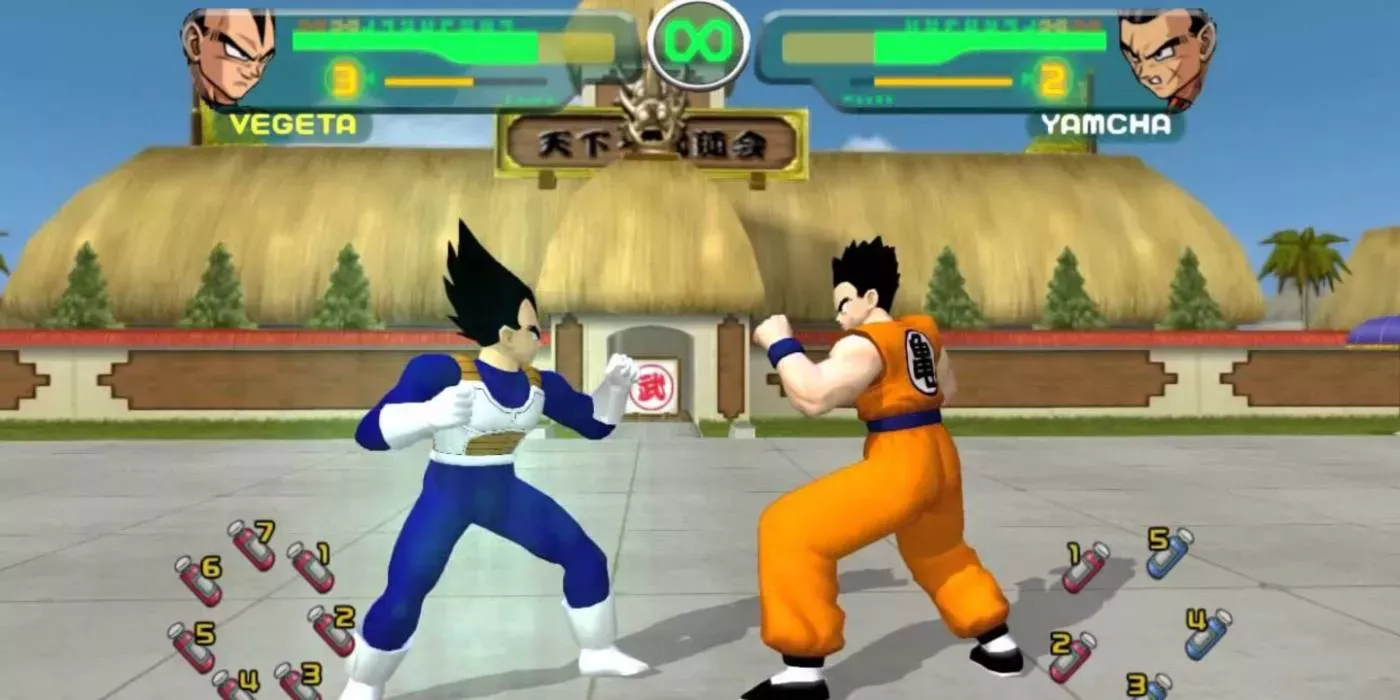The image size is (1400, 700).
Task: Click Yamcha's character portrait
Action: [1168, 58]
